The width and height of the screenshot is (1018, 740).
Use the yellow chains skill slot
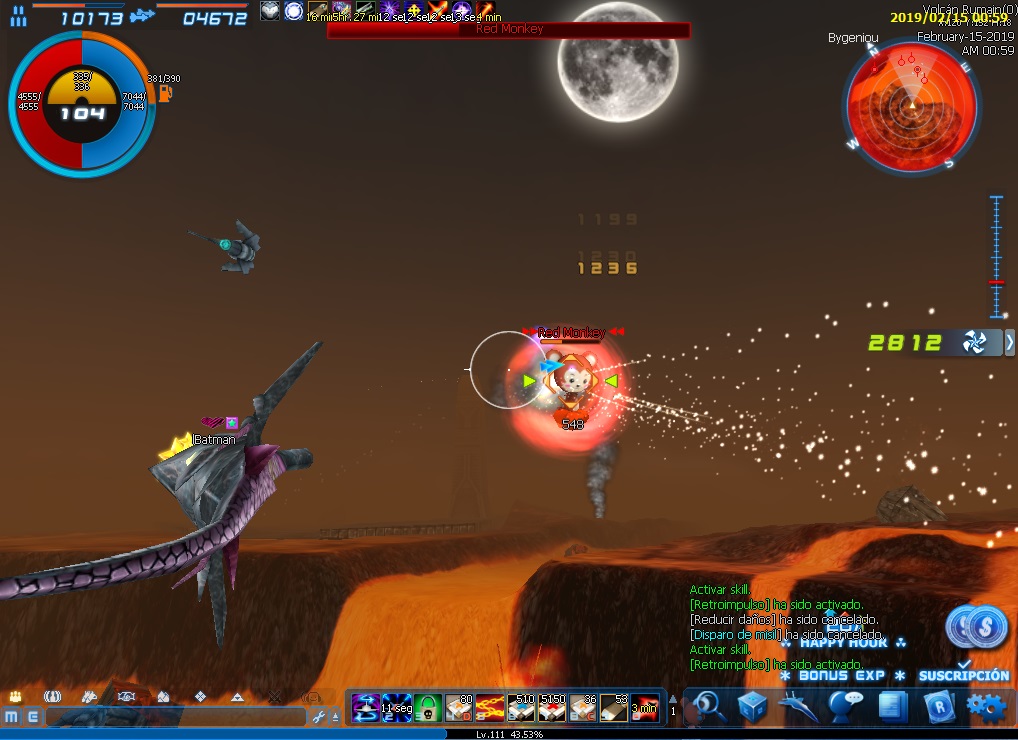(x=490, y=708)
